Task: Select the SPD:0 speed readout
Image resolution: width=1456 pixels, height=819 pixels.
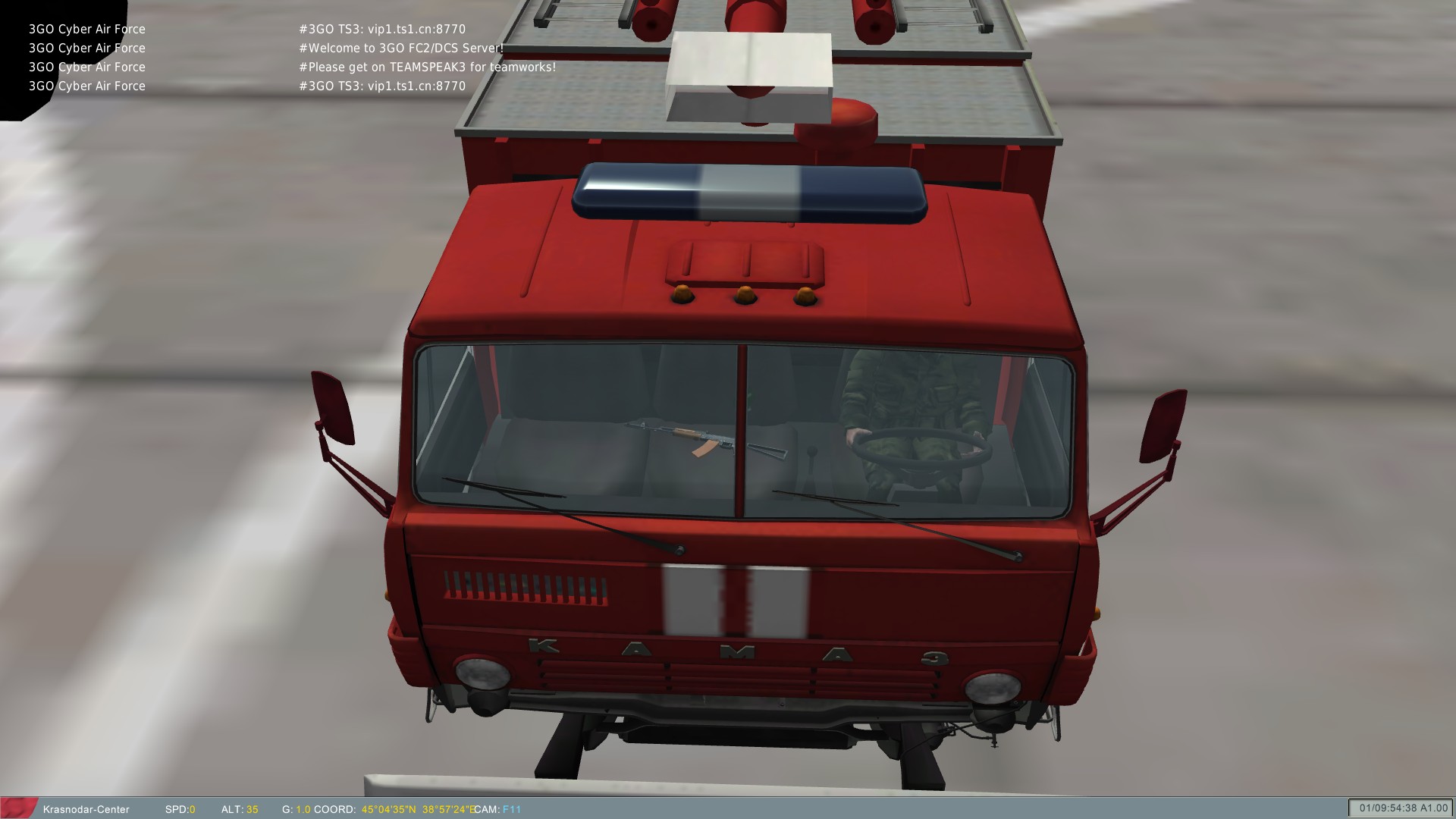Action: click(x=180, y=809)
